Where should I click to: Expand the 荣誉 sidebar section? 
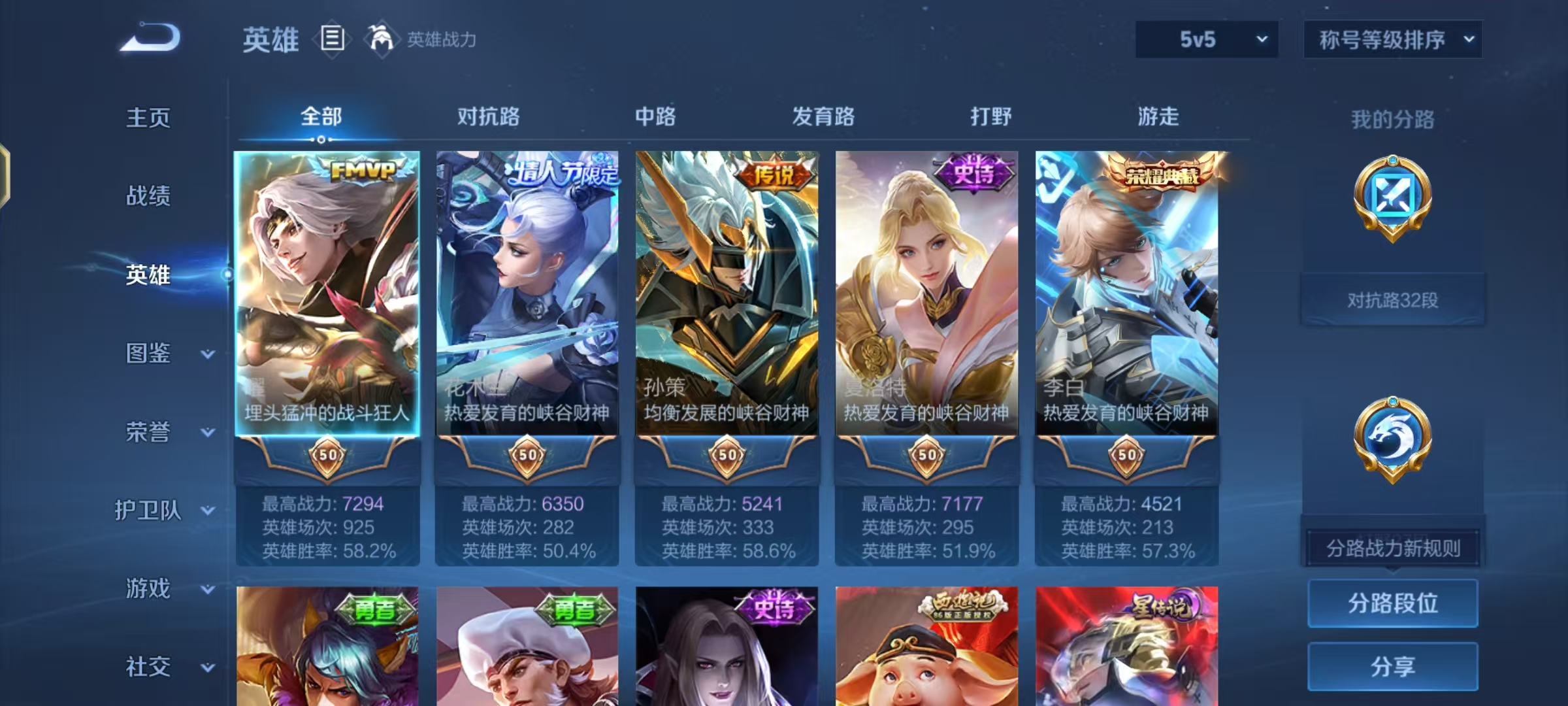coord(146,433)
